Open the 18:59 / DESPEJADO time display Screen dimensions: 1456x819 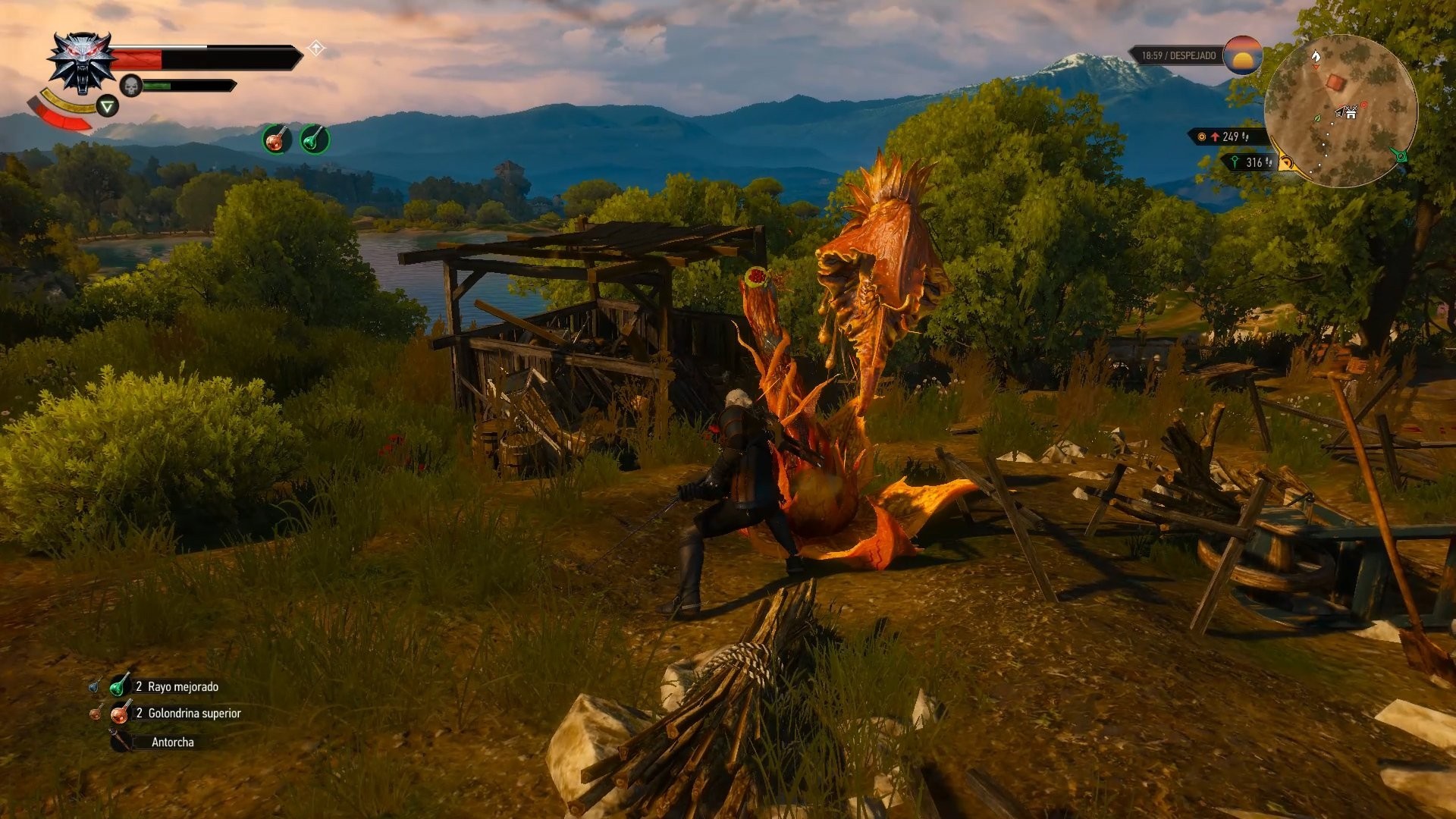[x=1179, y=55]
